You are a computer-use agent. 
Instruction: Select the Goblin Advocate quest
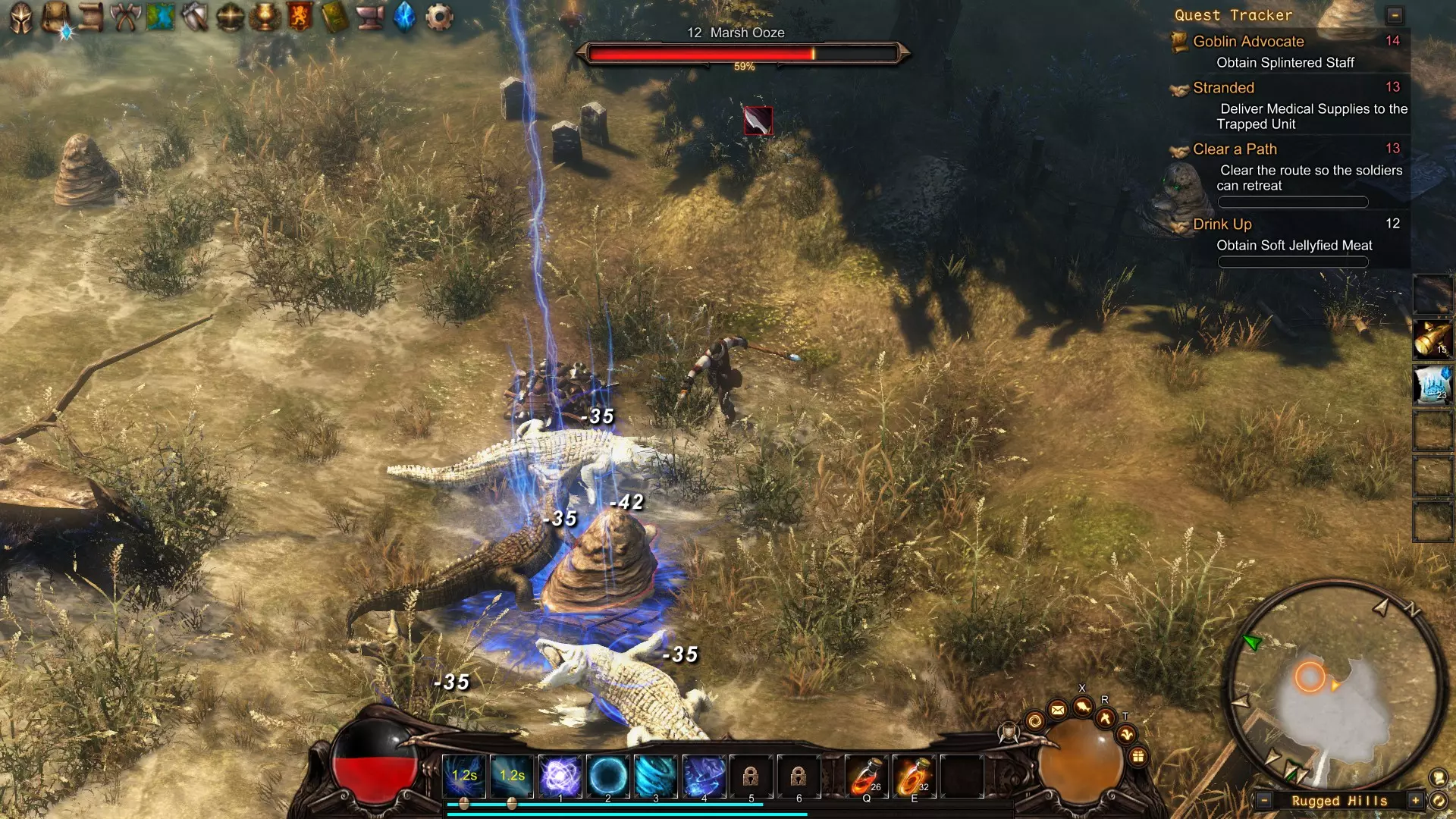click(1248, 42)
